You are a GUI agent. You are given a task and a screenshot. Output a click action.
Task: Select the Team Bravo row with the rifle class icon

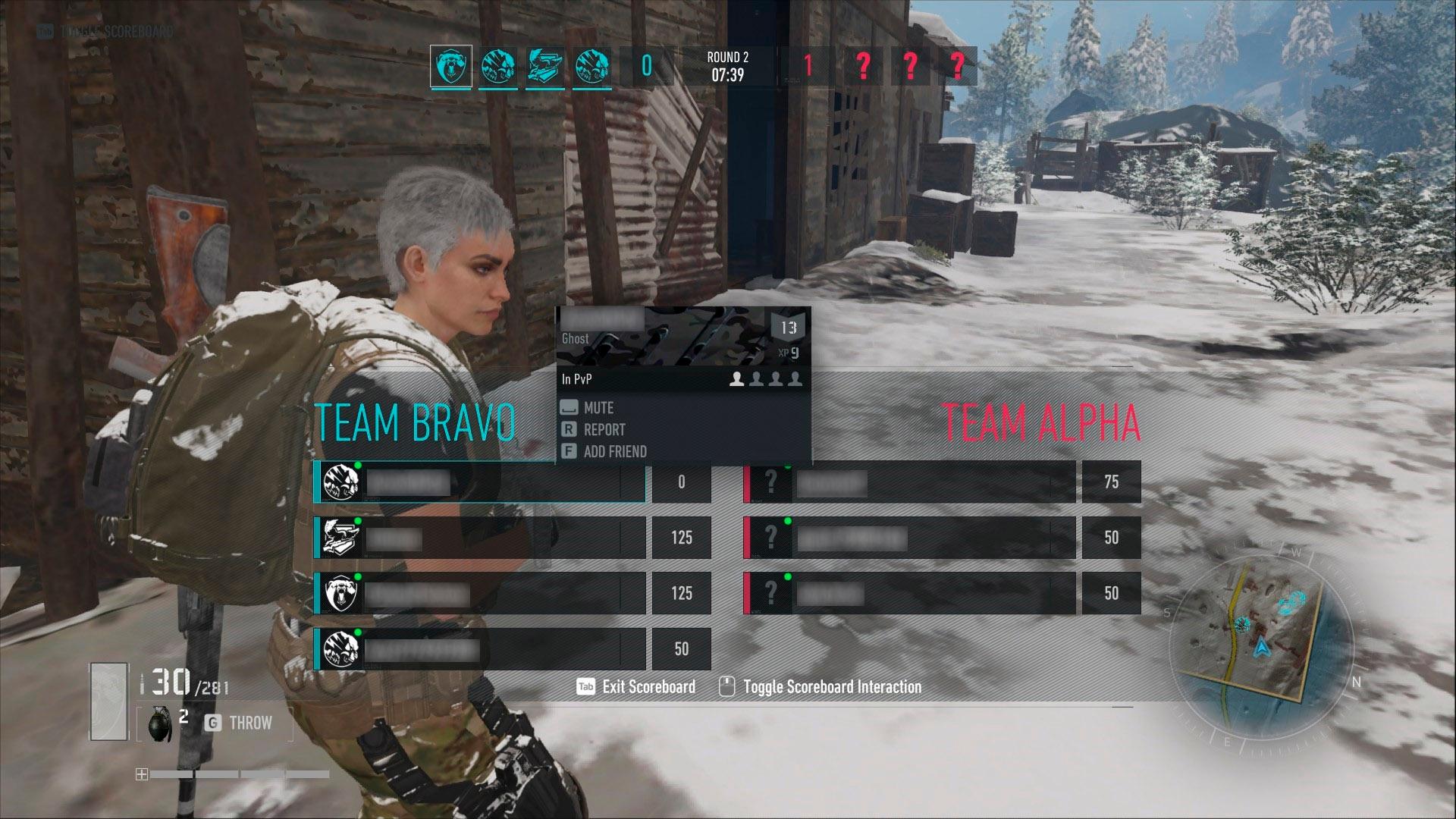pos(479,538)
